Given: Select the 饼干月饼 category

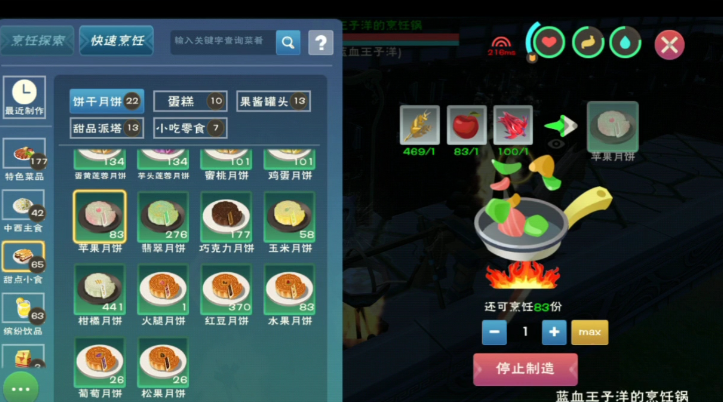Looking at the screenshot, I should [106, 101].
